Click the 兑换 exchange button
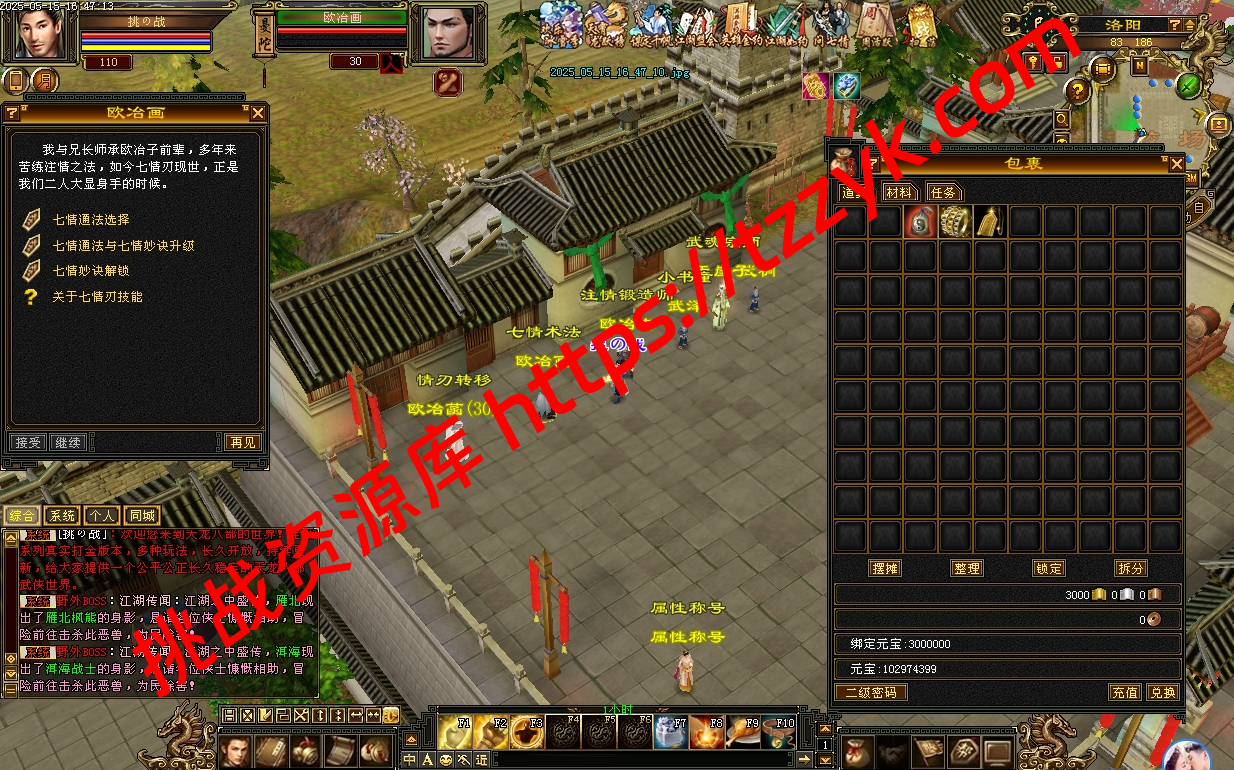This screenshot has width=1234, height=770. point(1163,692)
